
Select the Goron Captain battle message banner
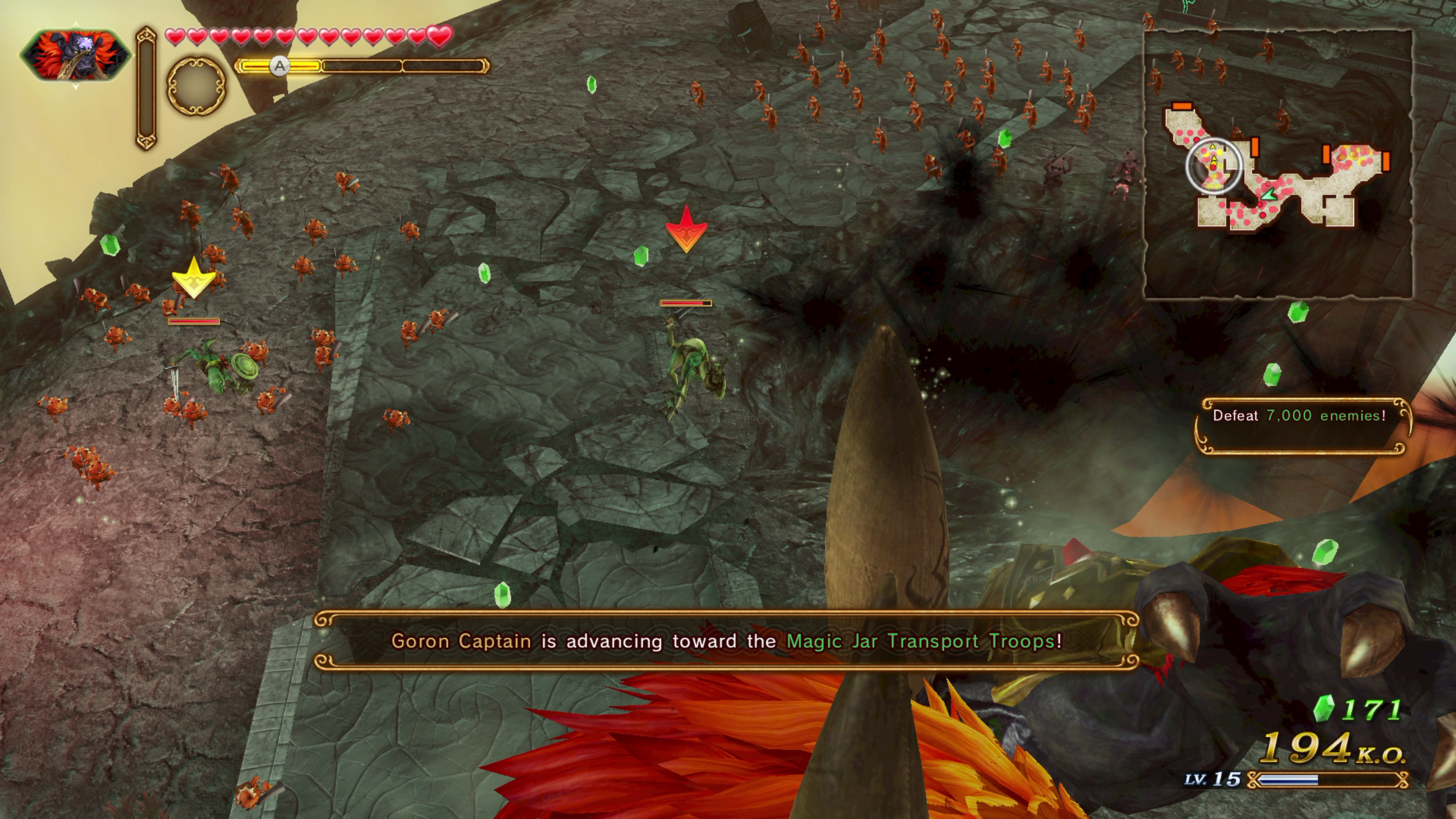pyautogui.click(x=726, y=641)
